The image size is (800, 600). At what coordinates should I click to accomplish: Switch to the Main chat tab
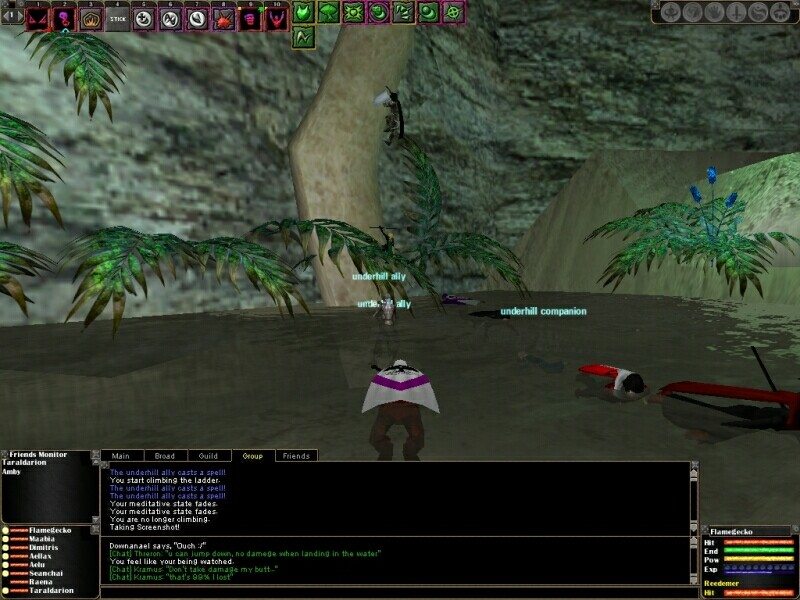pyautogui.click(x=120, y=456)
